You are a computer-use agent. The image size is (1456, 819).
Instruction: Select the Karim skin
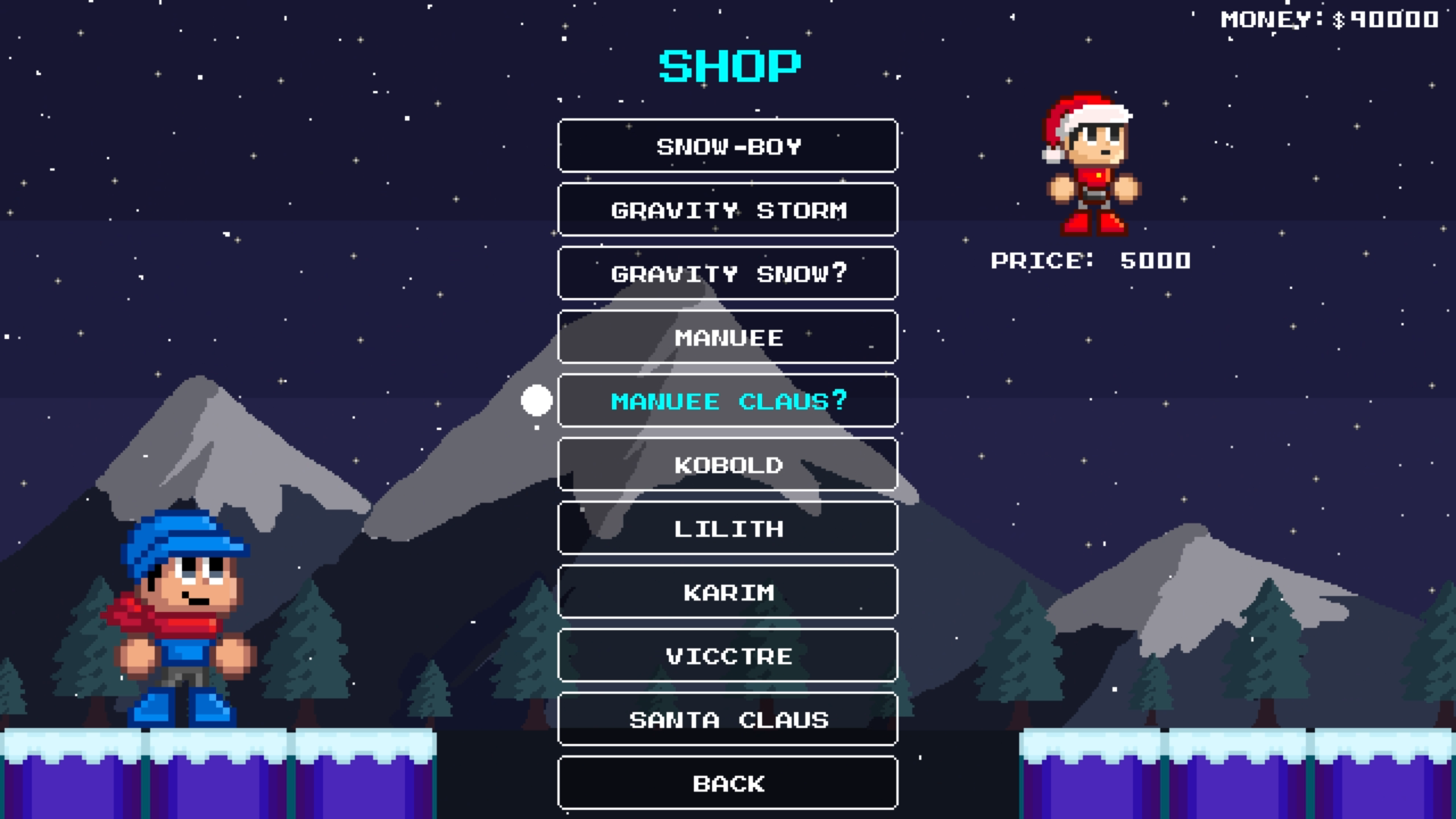(x=726, y=592)
